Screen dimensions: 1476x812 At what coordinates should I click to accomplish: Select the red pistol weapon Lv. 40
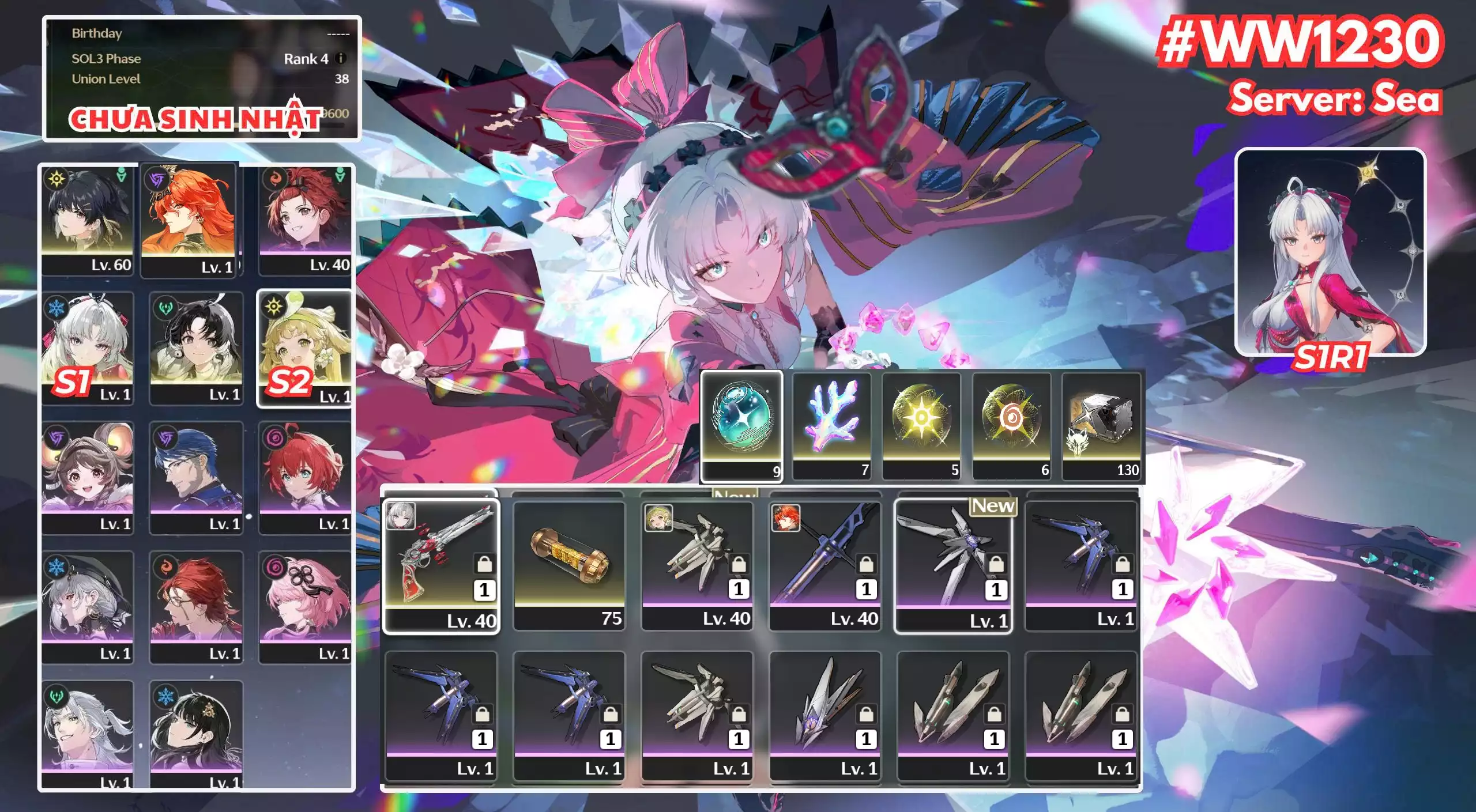tap(441, 566)
